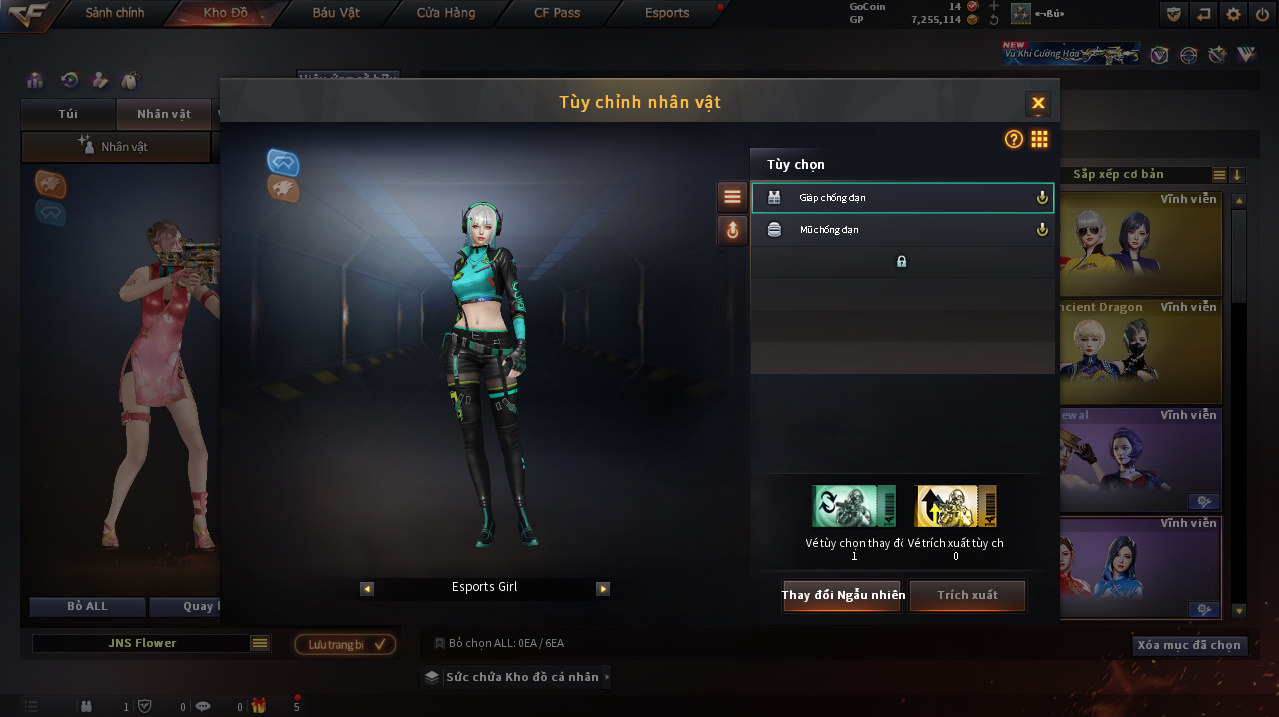Go to the CF Pass tab
1279x717 pixels.
[x=557, y=13]
